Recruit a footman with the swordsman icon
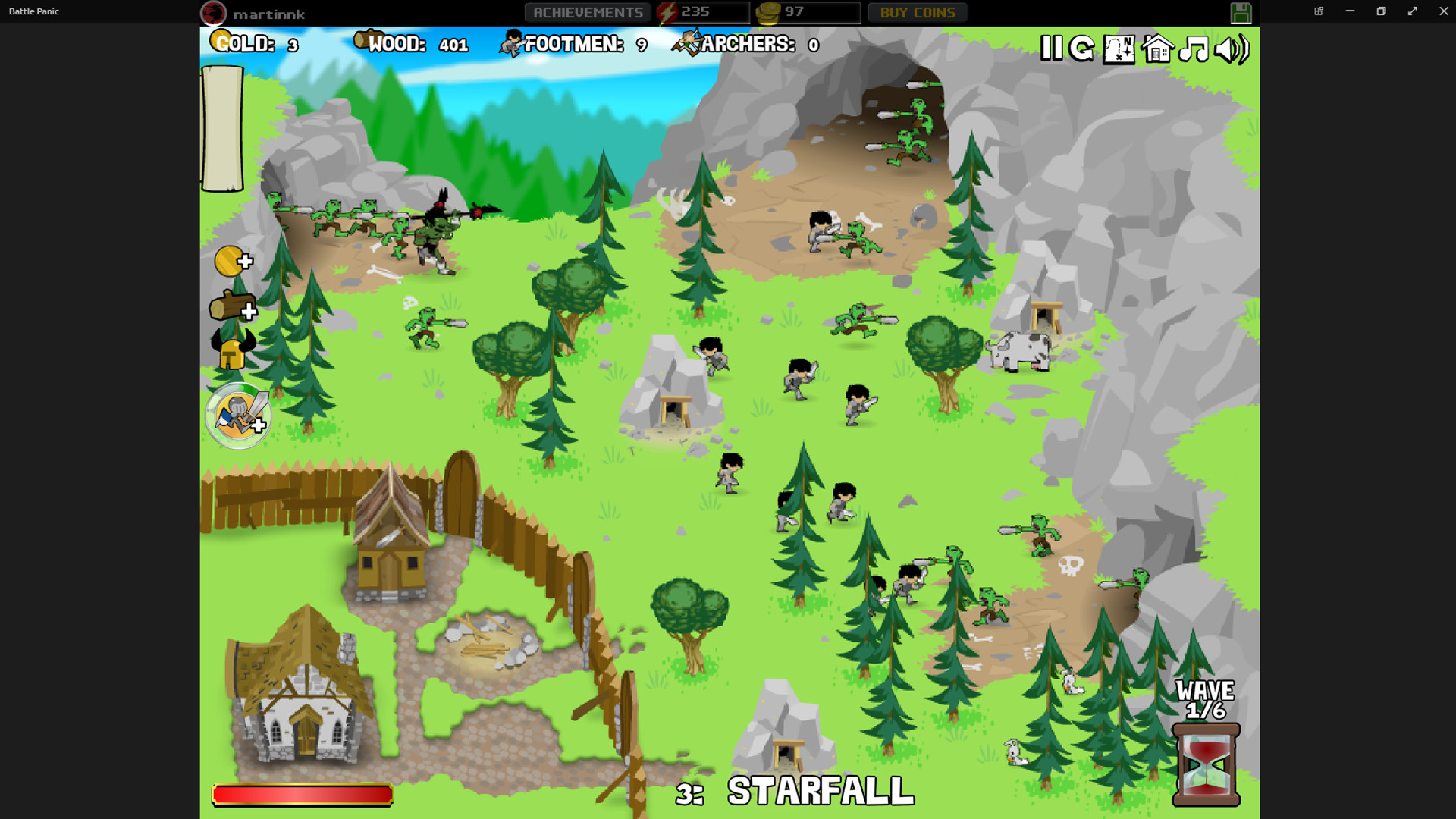The width and height of the screenshot is (1456, 819). 237,416
